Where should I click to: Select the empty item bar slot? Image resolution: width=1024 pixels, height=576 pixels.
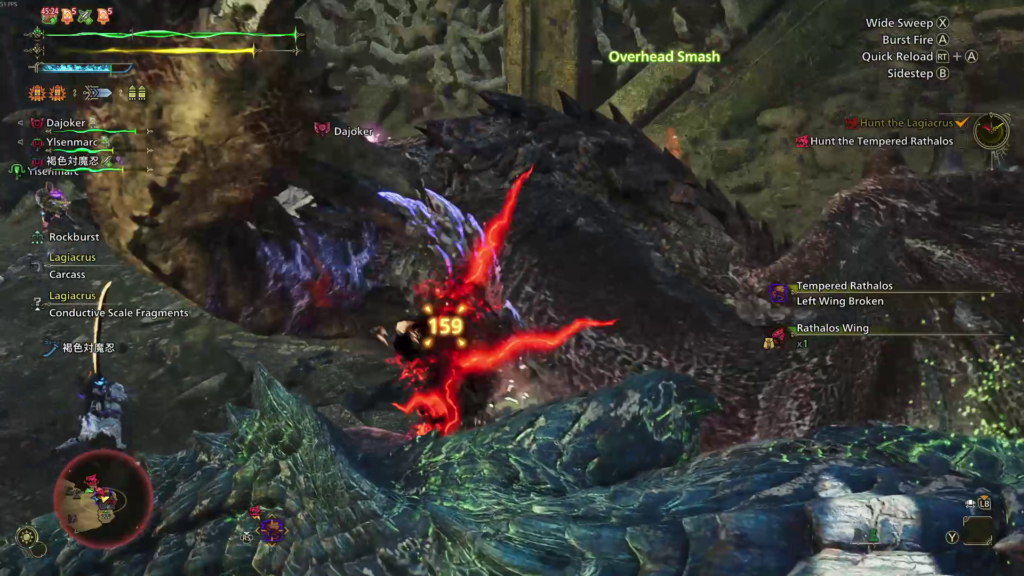pos(977,529)
